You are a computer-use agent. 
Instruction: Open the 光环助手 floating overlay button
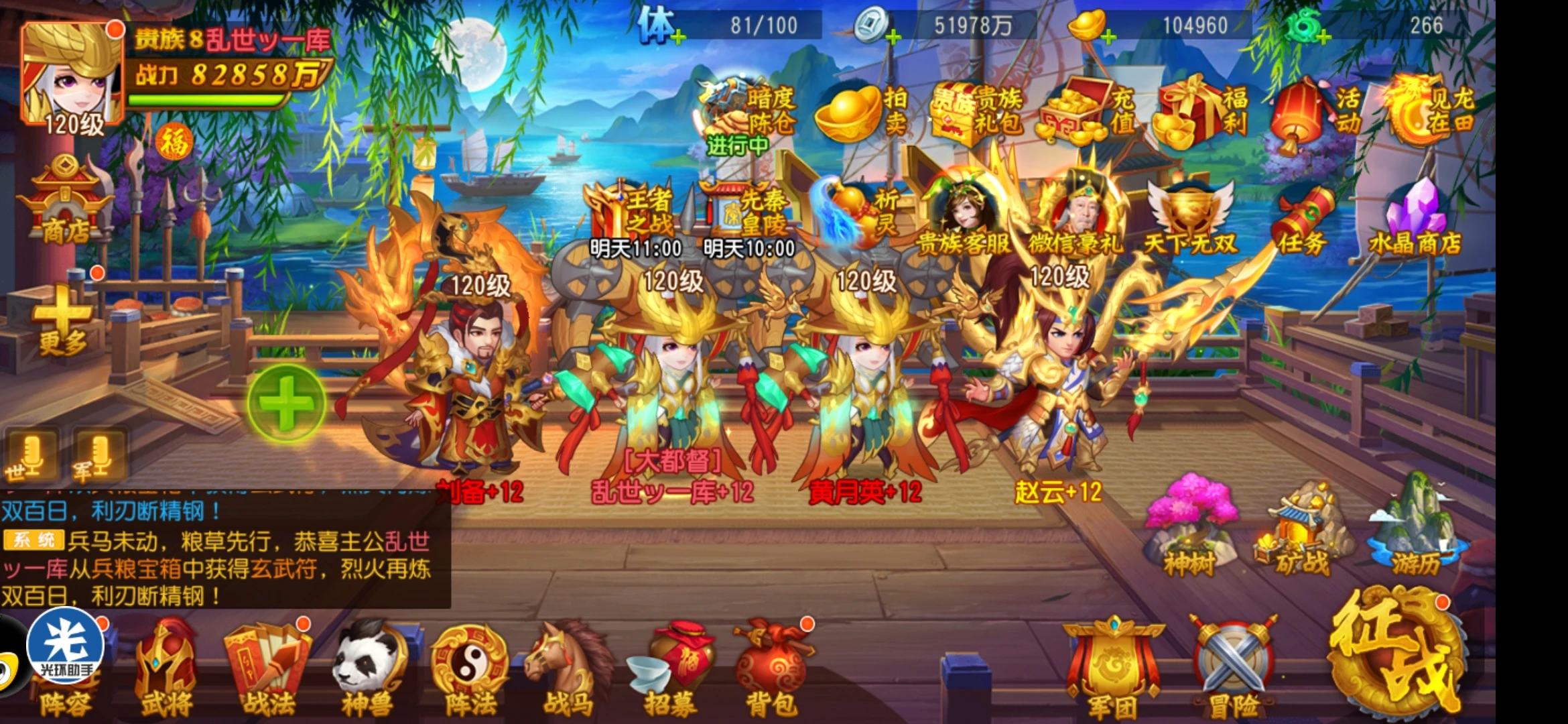click(65, 646)
